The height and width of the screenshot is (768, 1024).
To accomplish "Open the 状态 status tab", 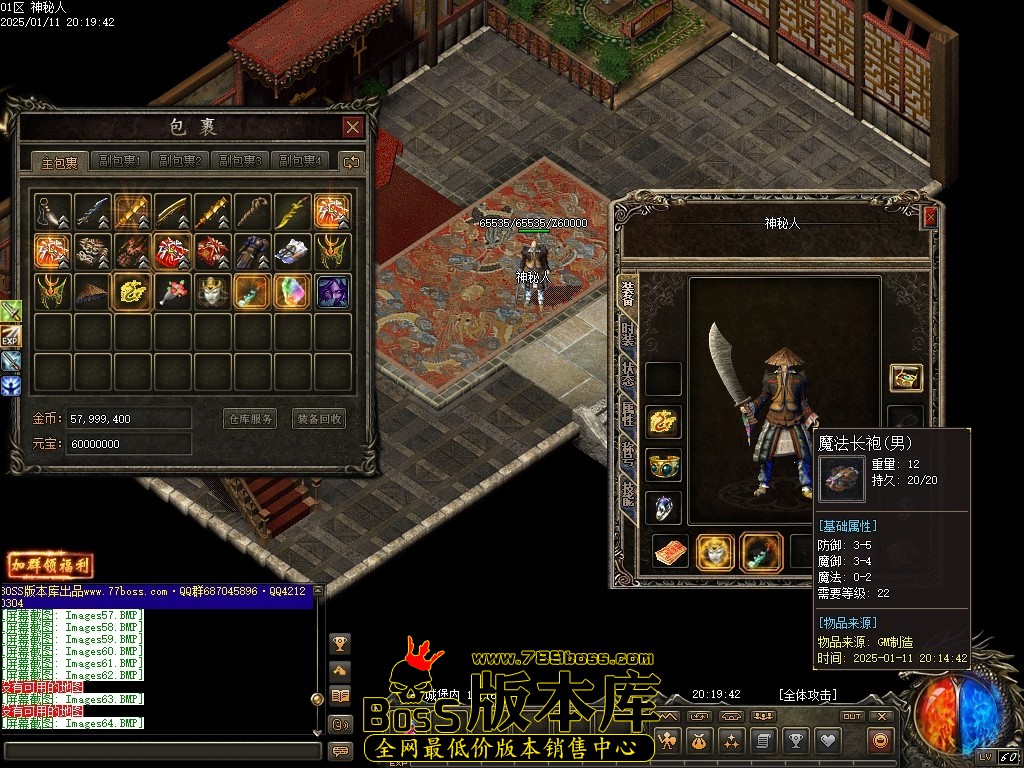I will [x=628, y=376].
